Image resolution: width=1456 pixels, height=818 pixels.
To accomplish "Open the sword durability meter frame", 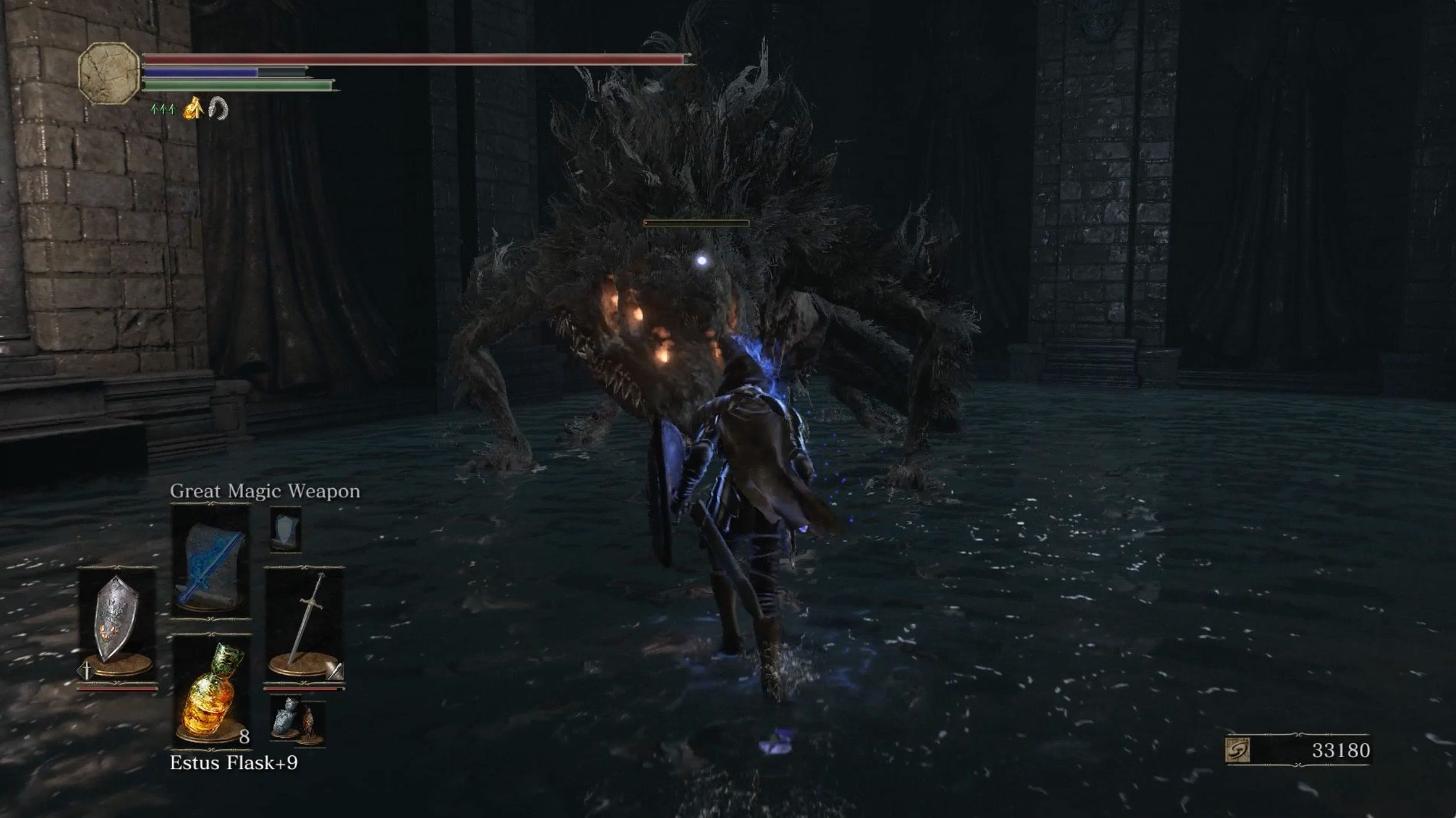I will [302, 689].
